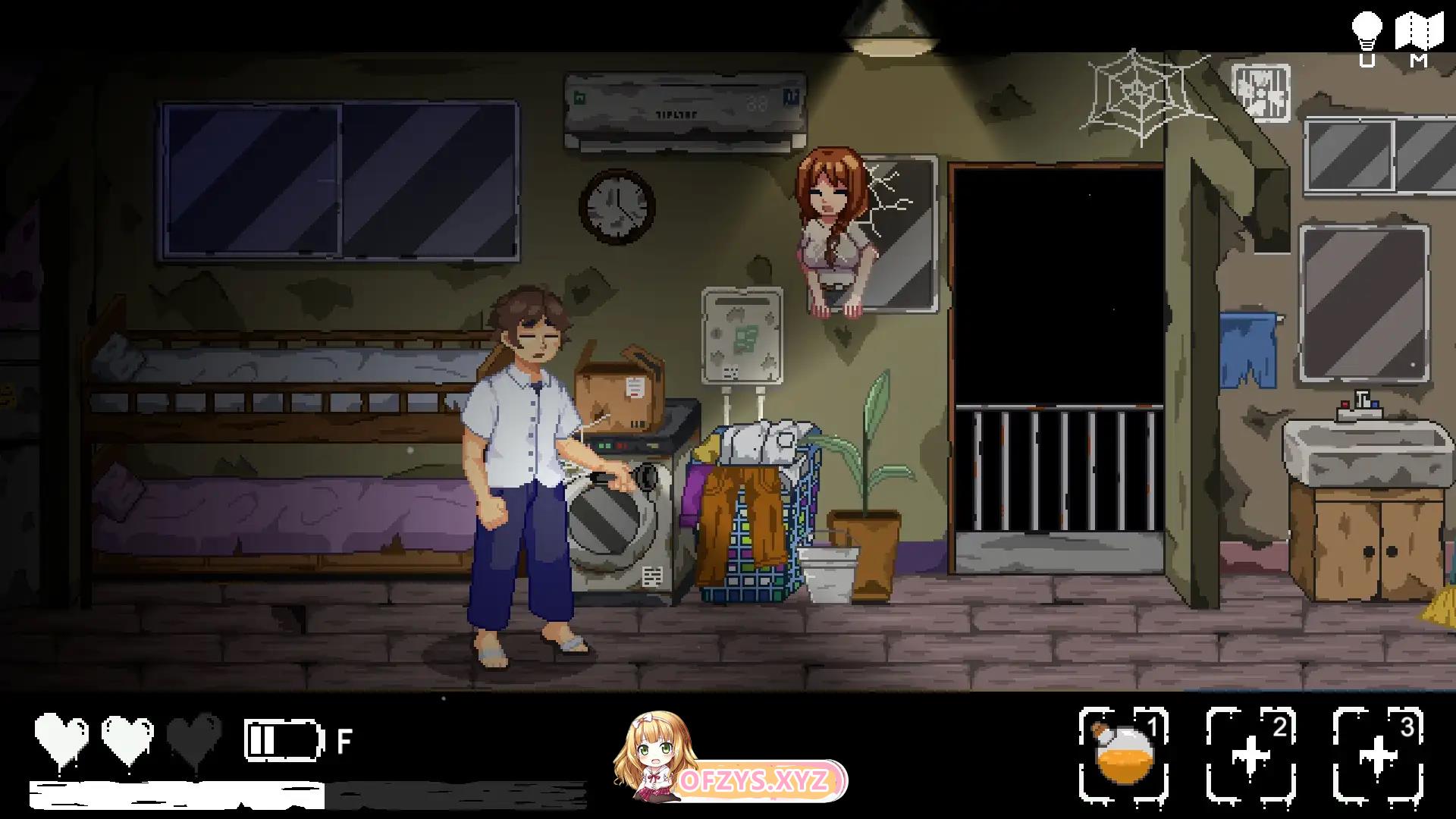Click the flashlight battery icon
This screenshot has height=819, width=1456.
283,740
